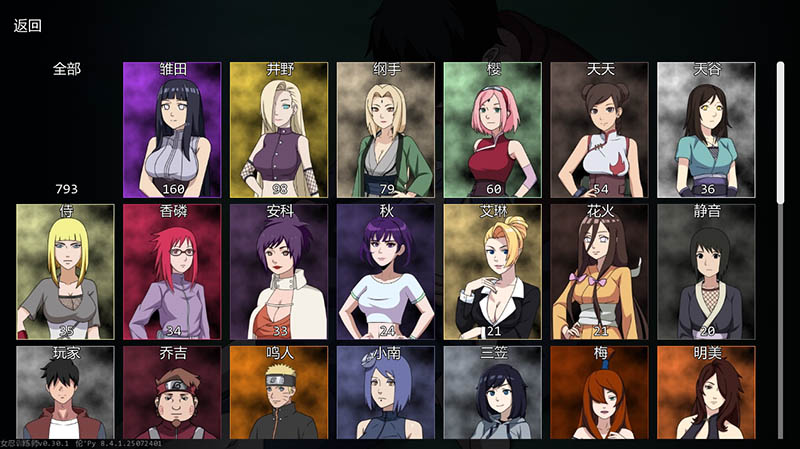The width and height of the screenshot is (800, 449).
Task: Open the 天天 character card
Action: (599, 129)
